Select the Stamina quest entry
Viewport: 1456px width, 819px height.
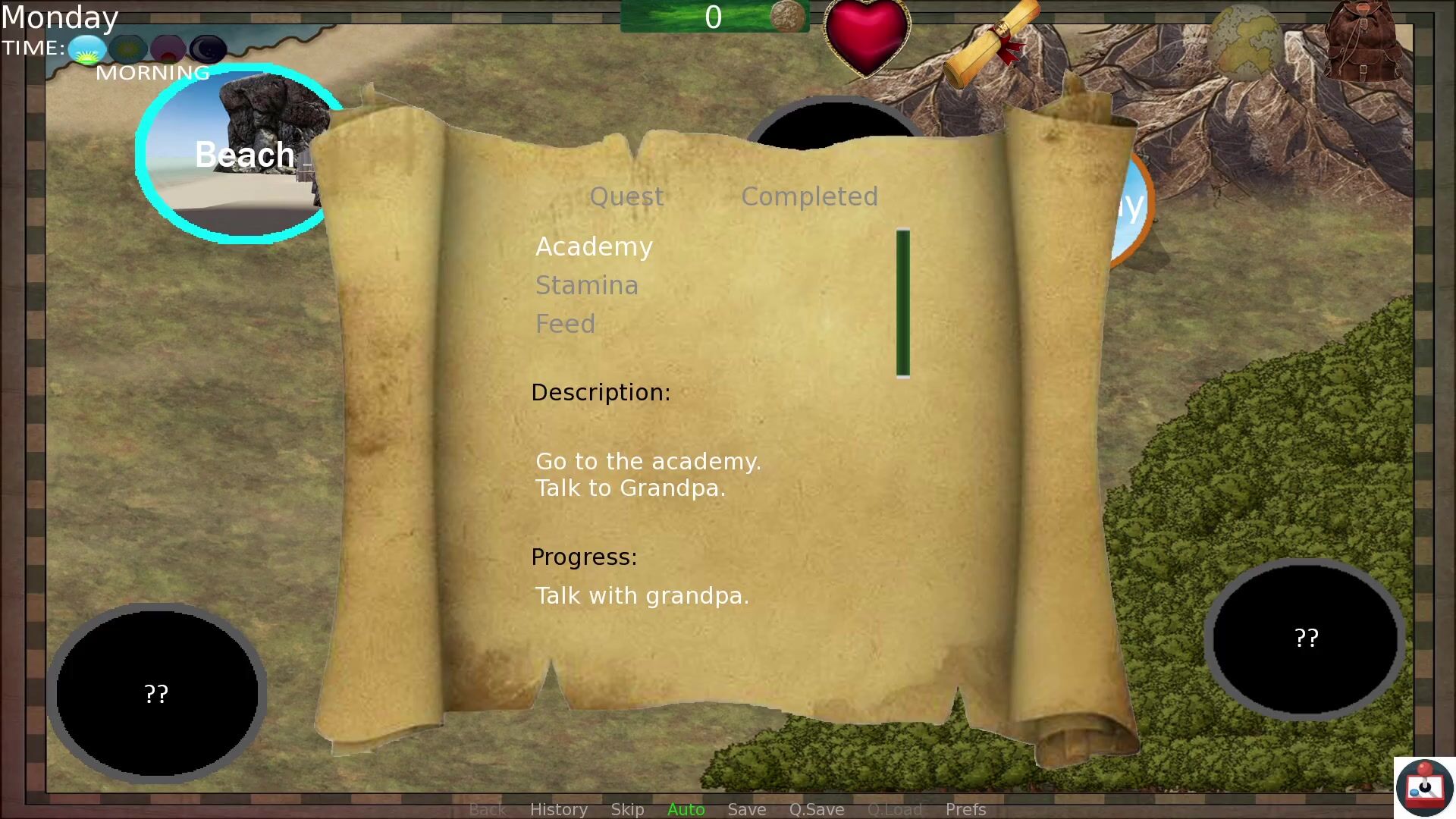point(587,285)
